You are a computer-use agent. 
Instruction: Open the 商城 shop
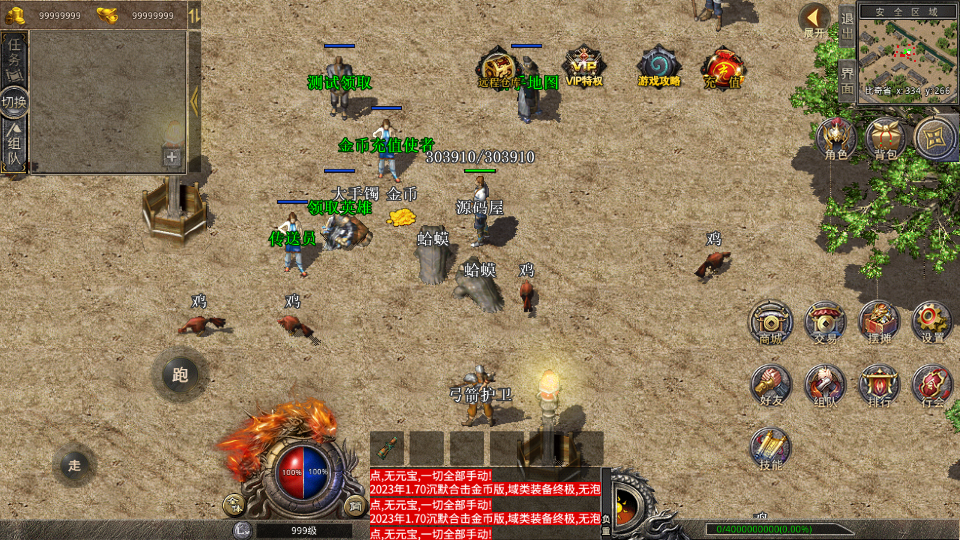pos(771,322)
